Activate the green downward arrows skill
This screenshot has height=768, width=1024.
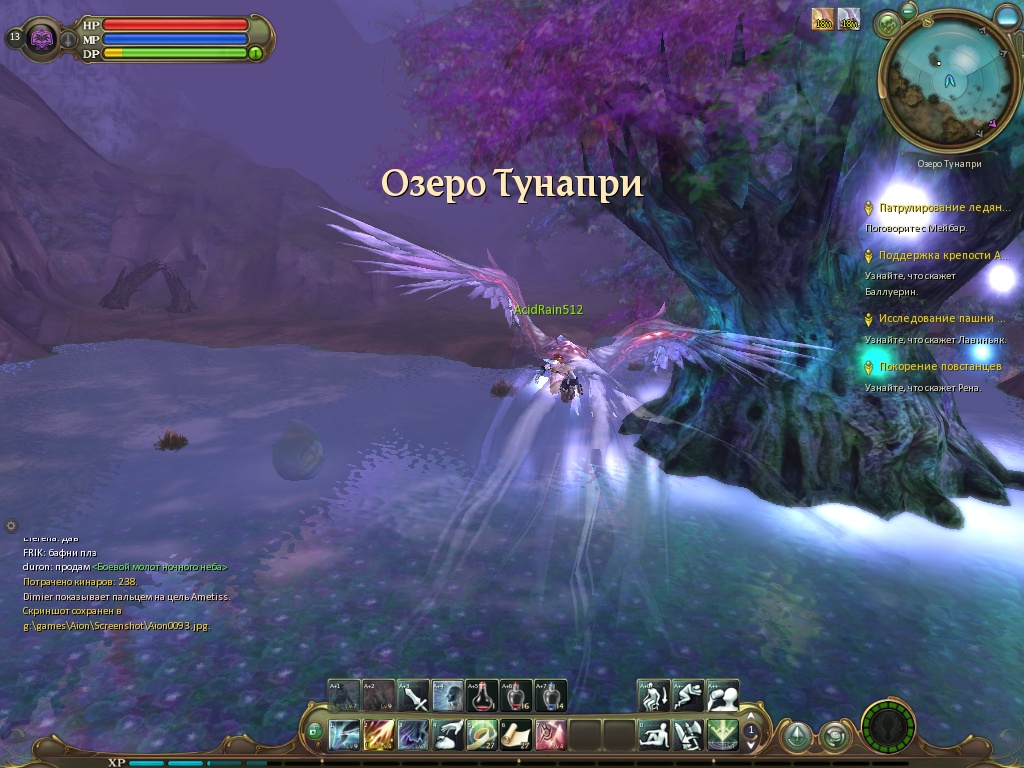(722, 735)
